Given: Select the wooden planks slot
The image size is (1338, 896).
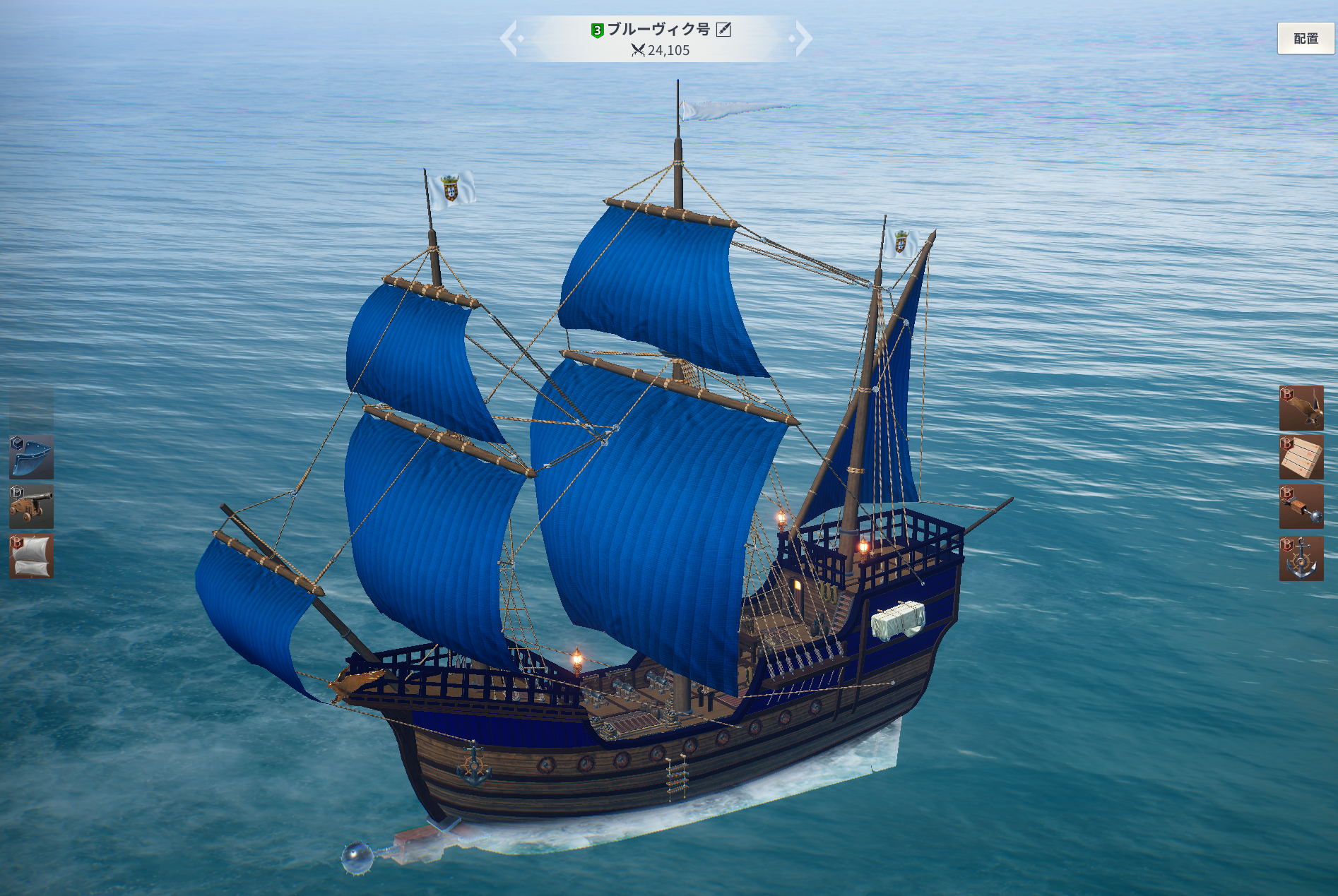Looking at the screenshot, I should click(x=1301, y=458).
